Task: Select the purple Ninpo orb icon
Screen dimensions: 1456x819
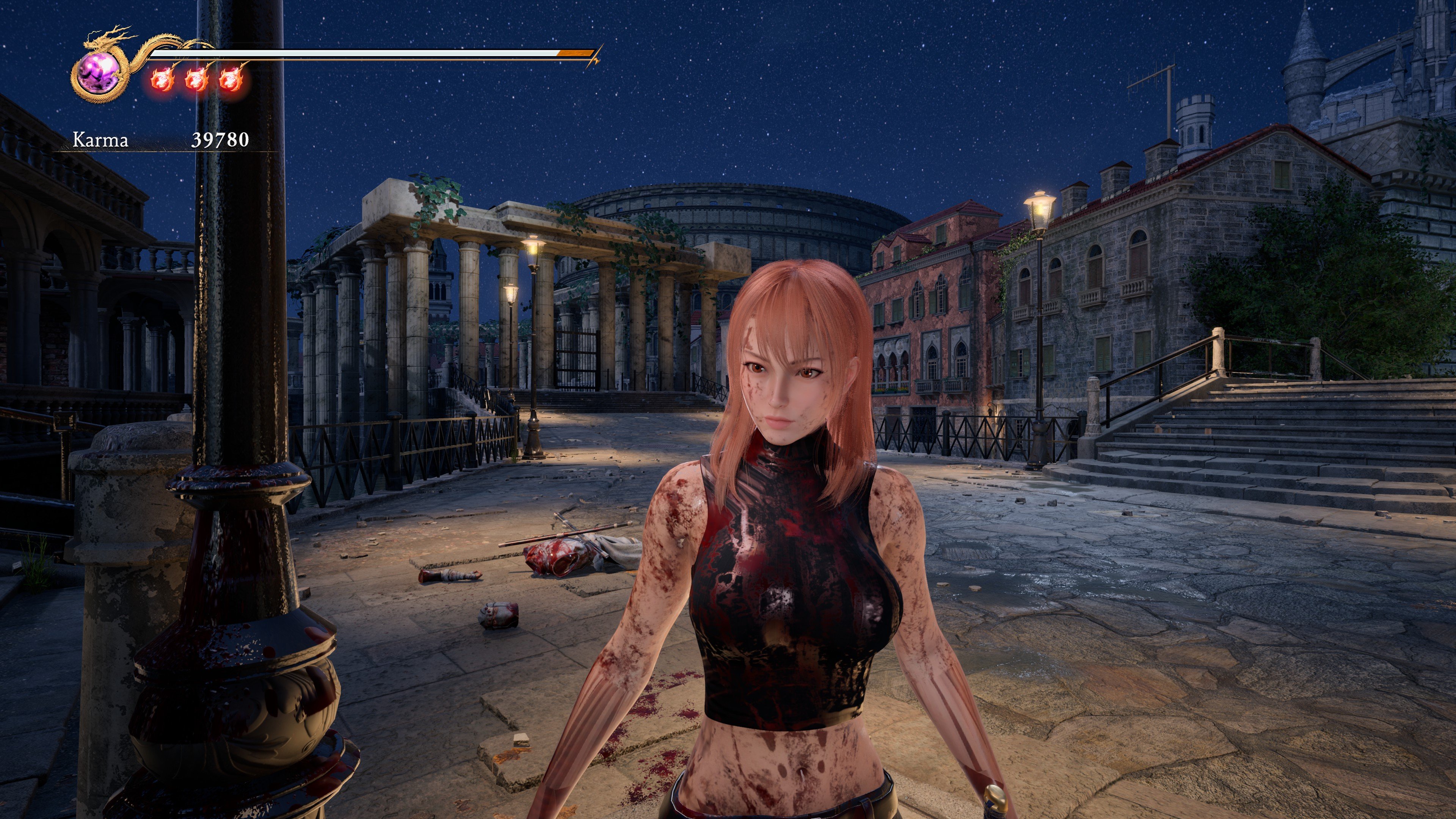Action: point(98,75)
